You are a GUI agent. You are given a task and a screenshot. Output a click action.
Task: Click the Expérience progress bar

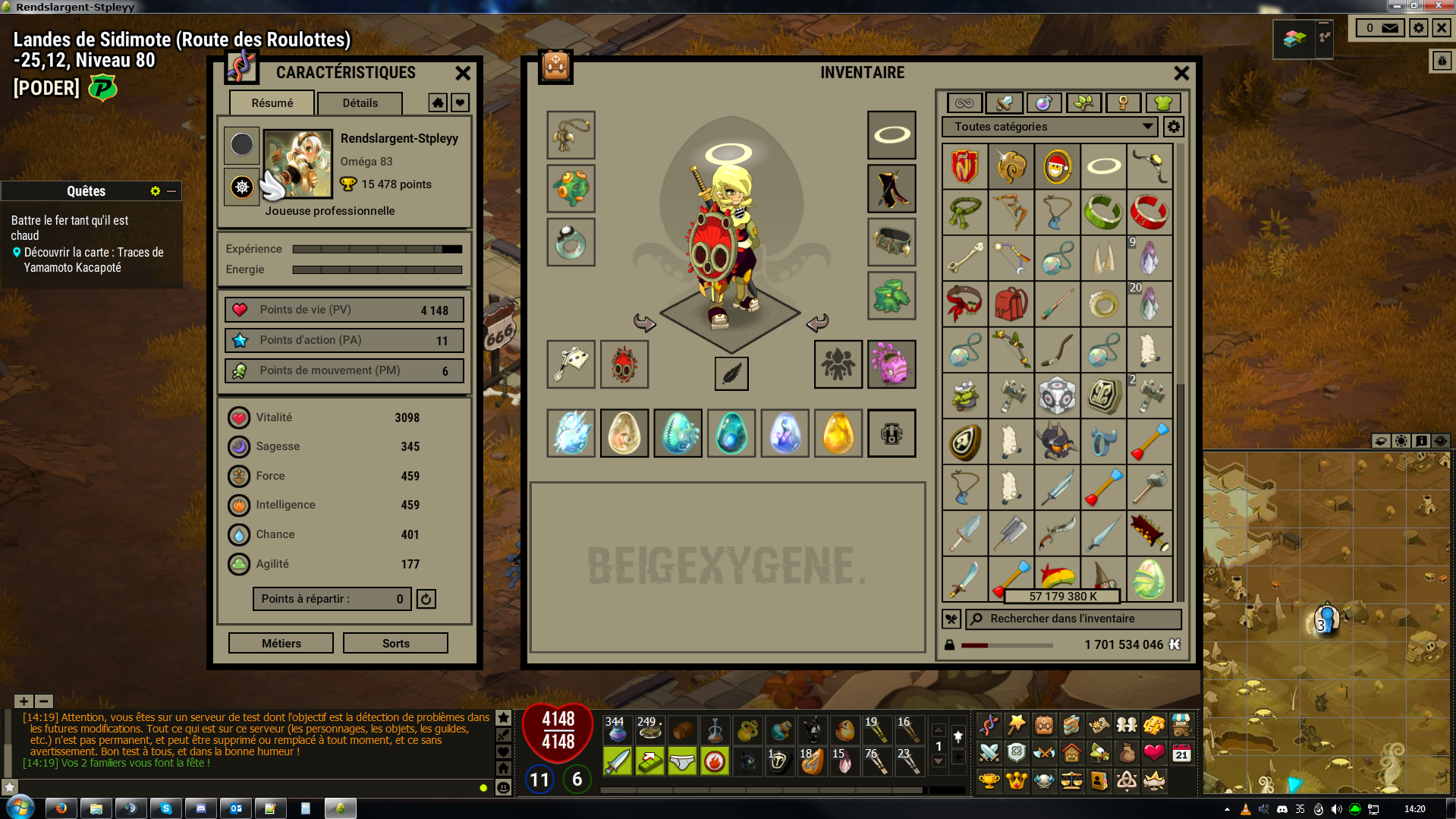click(x=377, y=248)
